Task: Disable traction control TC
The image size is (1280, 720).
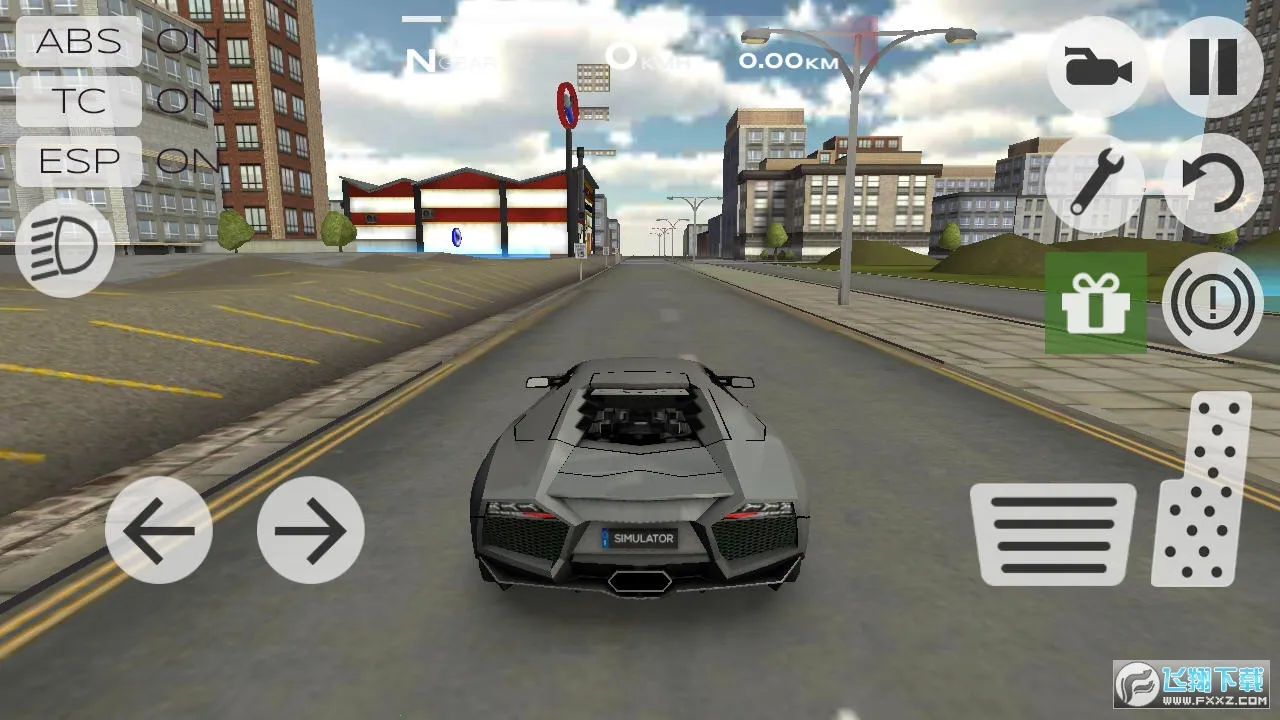Action: point(79,101)
